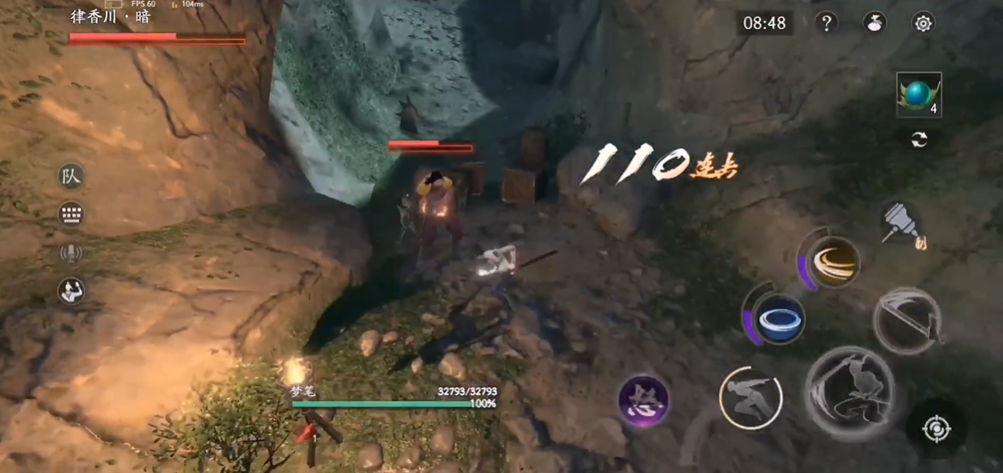Activate the golden slash skill
This screenshot has width=1003, height=473.
pos(831,258)
